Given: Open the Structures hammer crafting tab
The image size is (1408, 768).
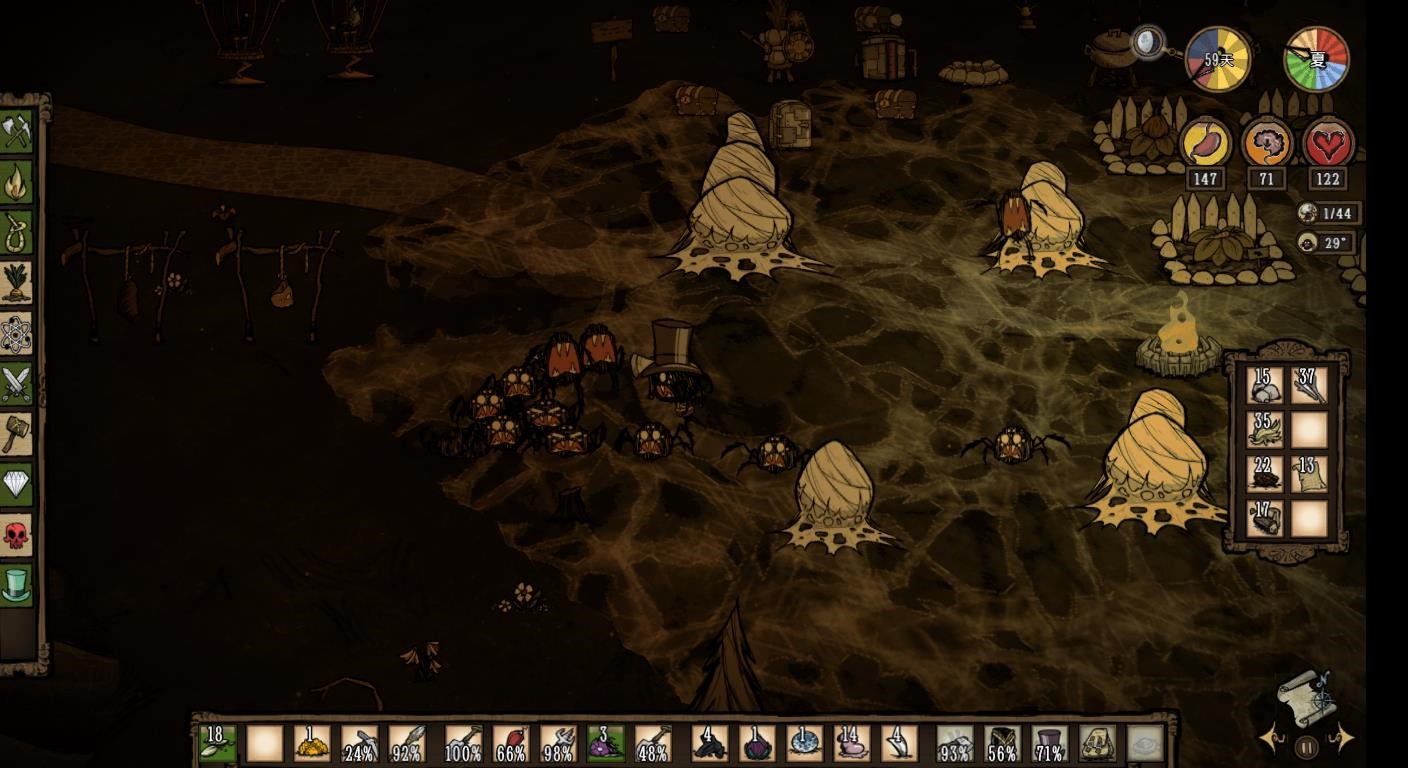Looking at the screenshot, I should pos(17,434).
